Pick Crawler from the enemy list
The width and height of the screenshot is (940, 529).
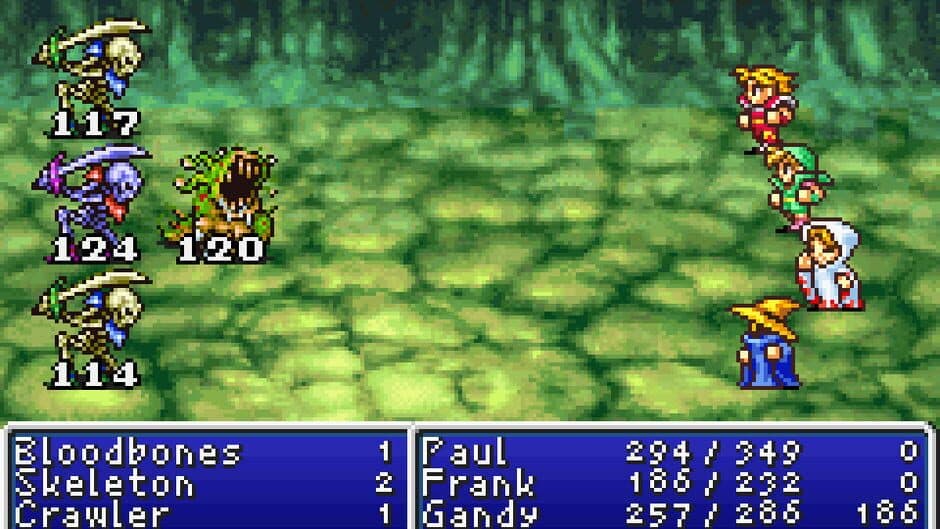[92, 516]
